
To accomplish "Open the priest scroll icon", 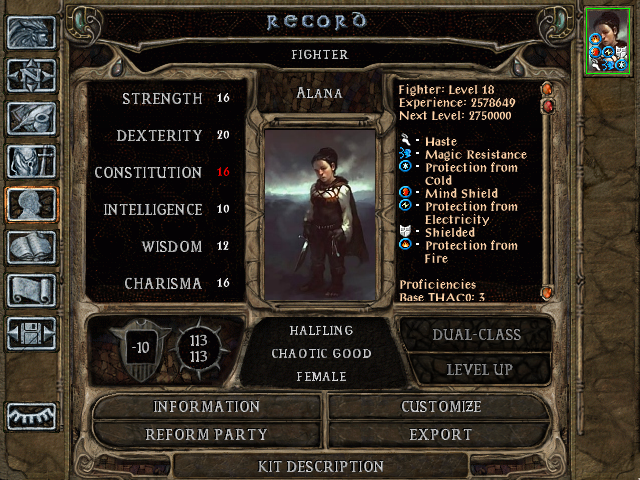I will click(x=31, y=290).
